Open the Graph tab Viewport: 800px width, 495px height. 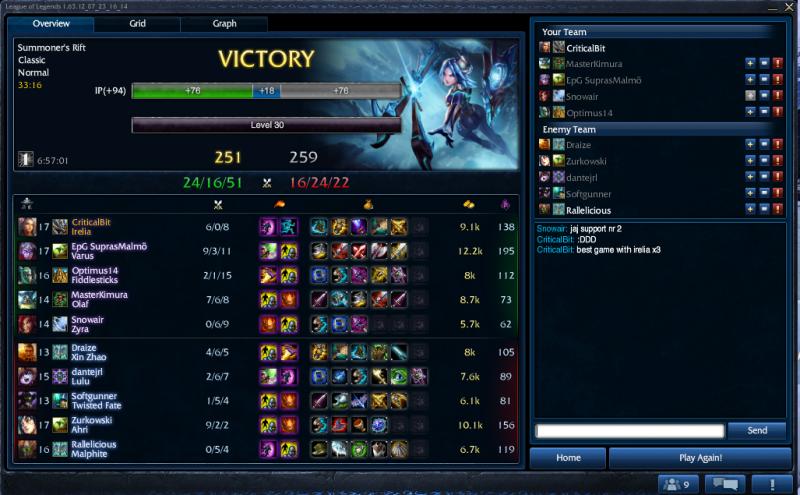point(224,23)
